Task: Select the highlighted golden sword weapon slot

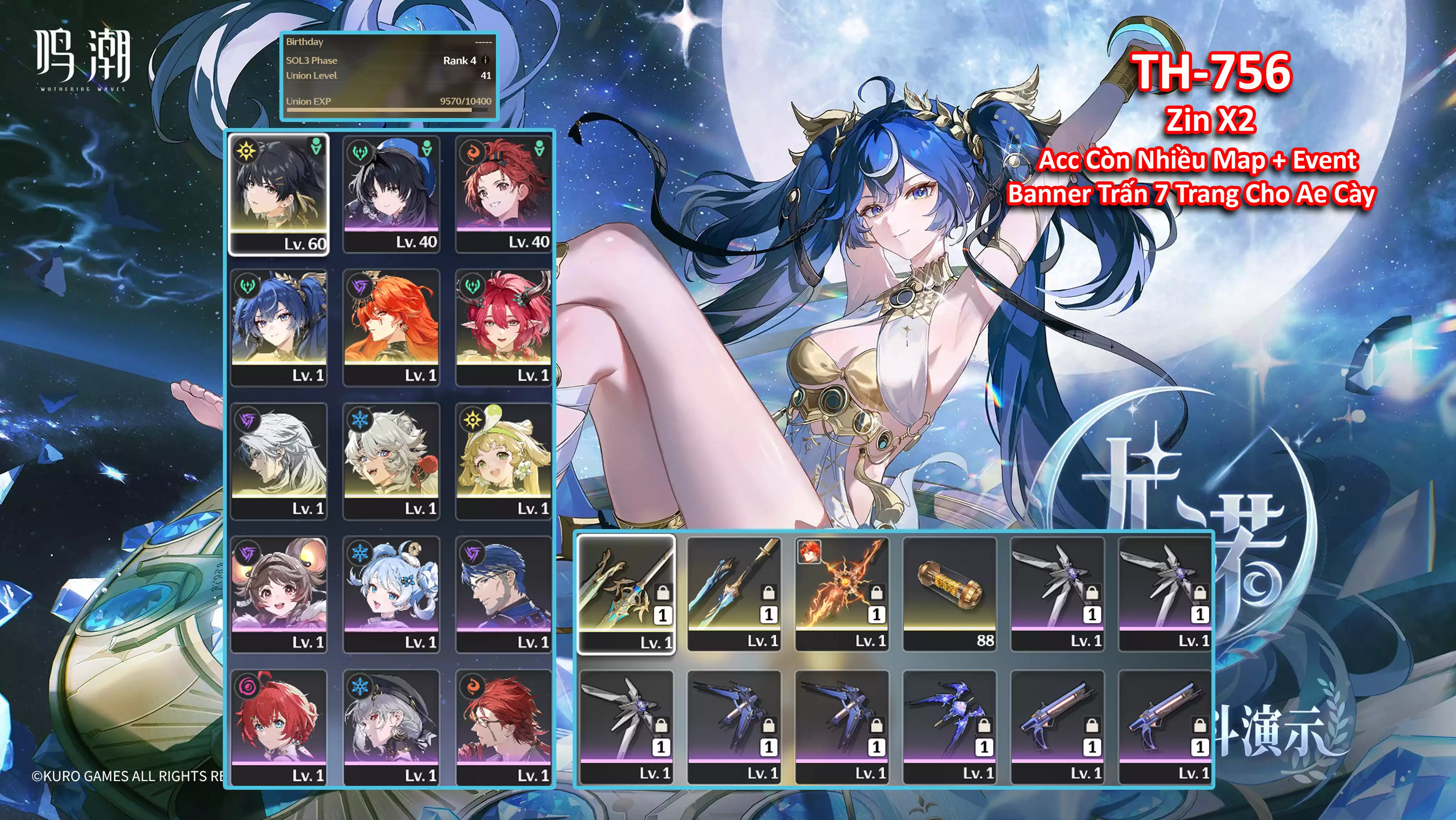Action: click(626, 594)
